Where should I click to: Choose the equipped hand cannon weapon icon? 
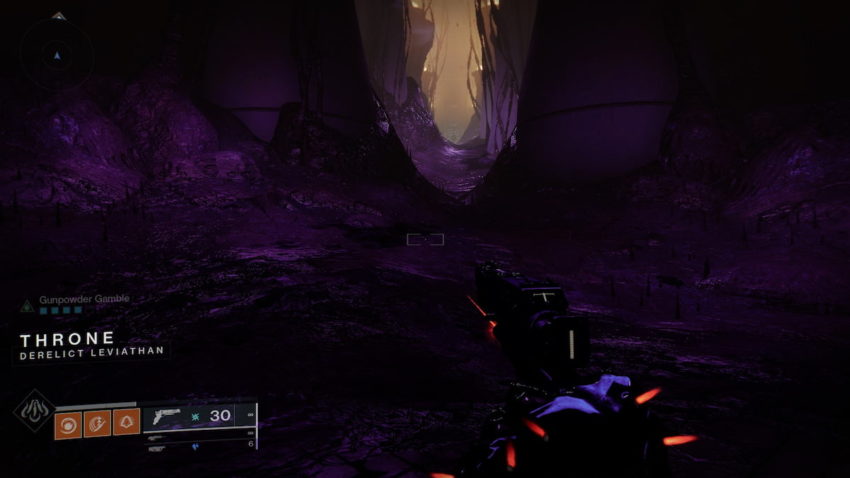[x=164, y=416]
